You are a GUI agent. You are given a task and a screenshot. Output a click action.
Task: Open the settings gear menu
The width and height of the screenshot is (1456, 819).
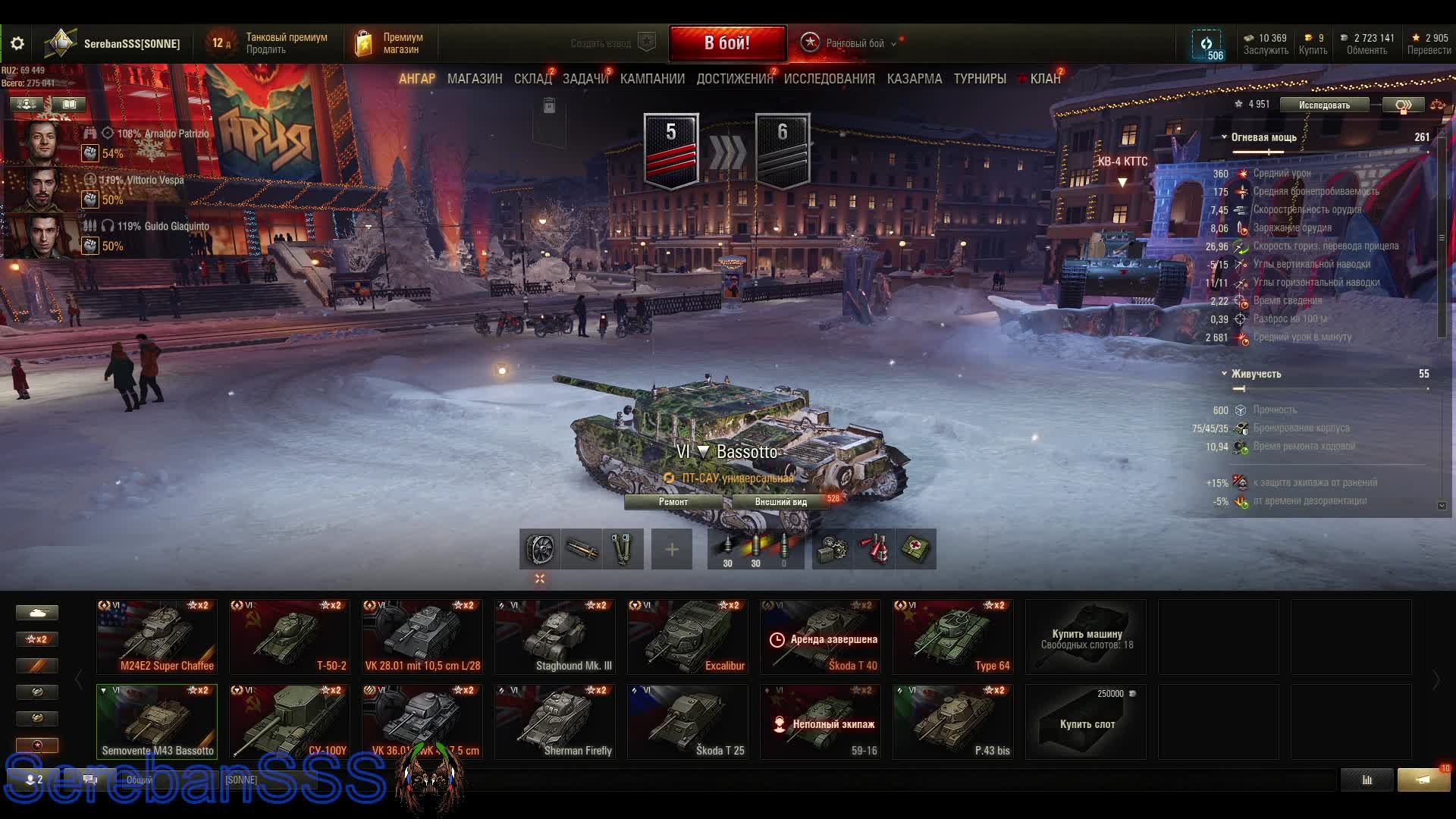[17, 43]
